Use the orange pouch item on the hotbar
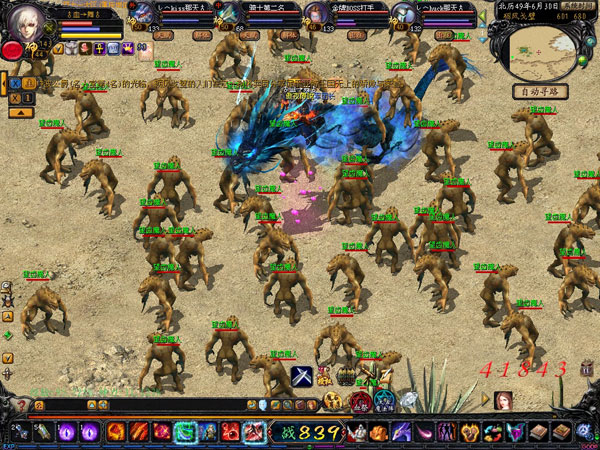Viewport: 600px width, 450px height. tap(379, 432)
